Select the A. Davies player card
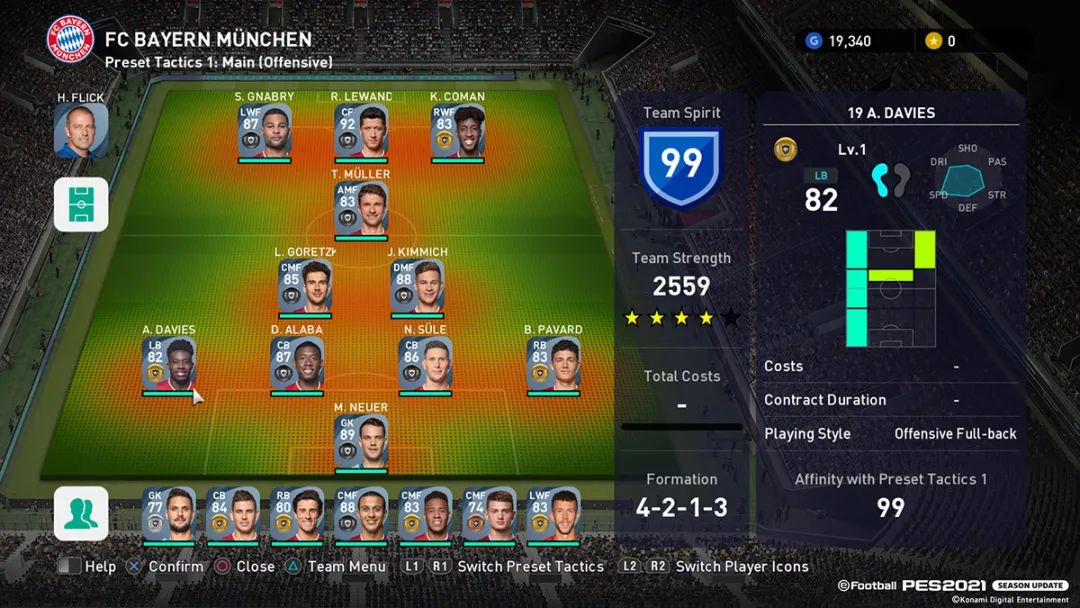Screen dimensions: 1080x608 pyautogui.click(x=169, y=364)
